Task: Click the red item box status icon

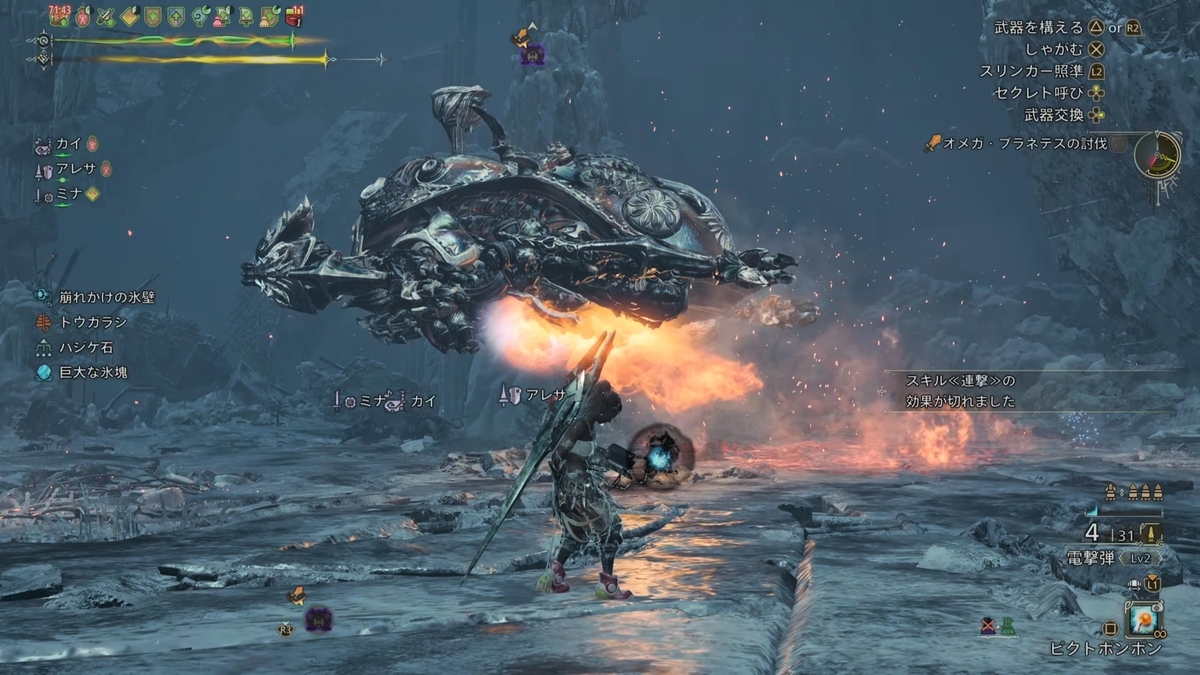Action: pos(295,16)
